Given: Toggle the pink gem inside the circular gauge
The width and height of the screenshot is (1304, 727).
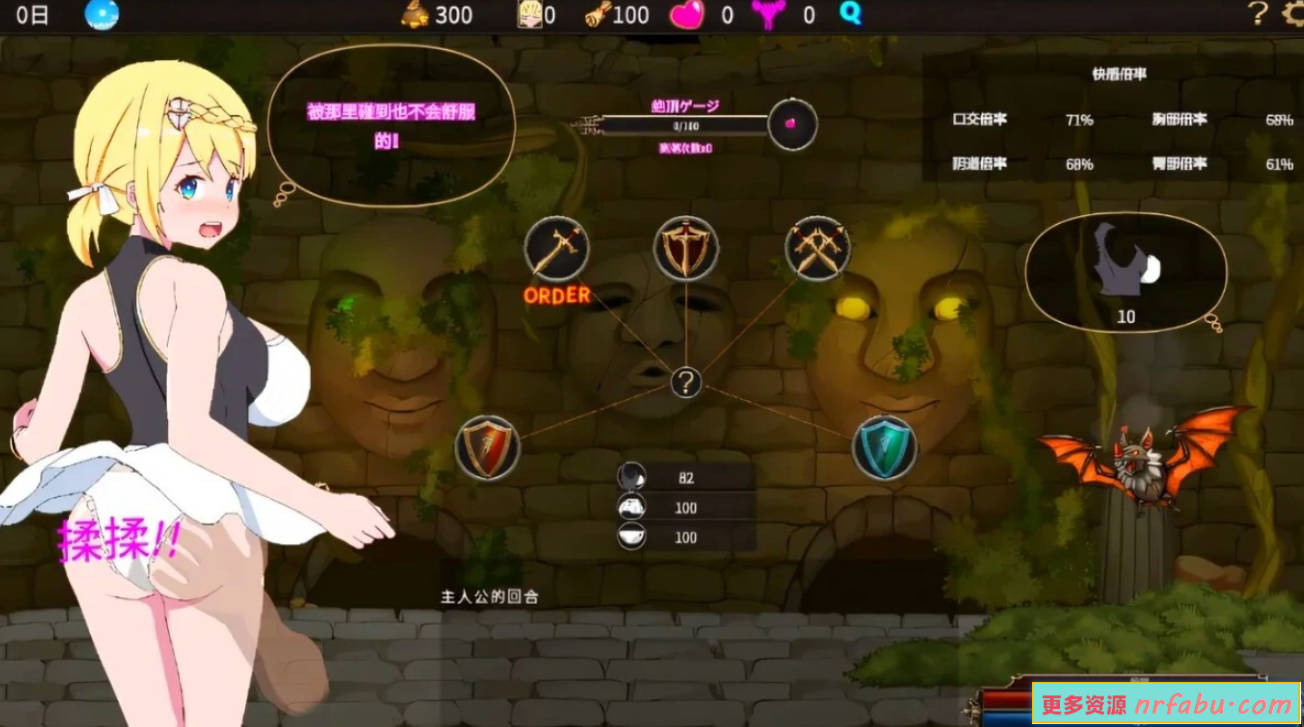Looking at the screenshot, I should pyautogui.click(x=793, y=123).
